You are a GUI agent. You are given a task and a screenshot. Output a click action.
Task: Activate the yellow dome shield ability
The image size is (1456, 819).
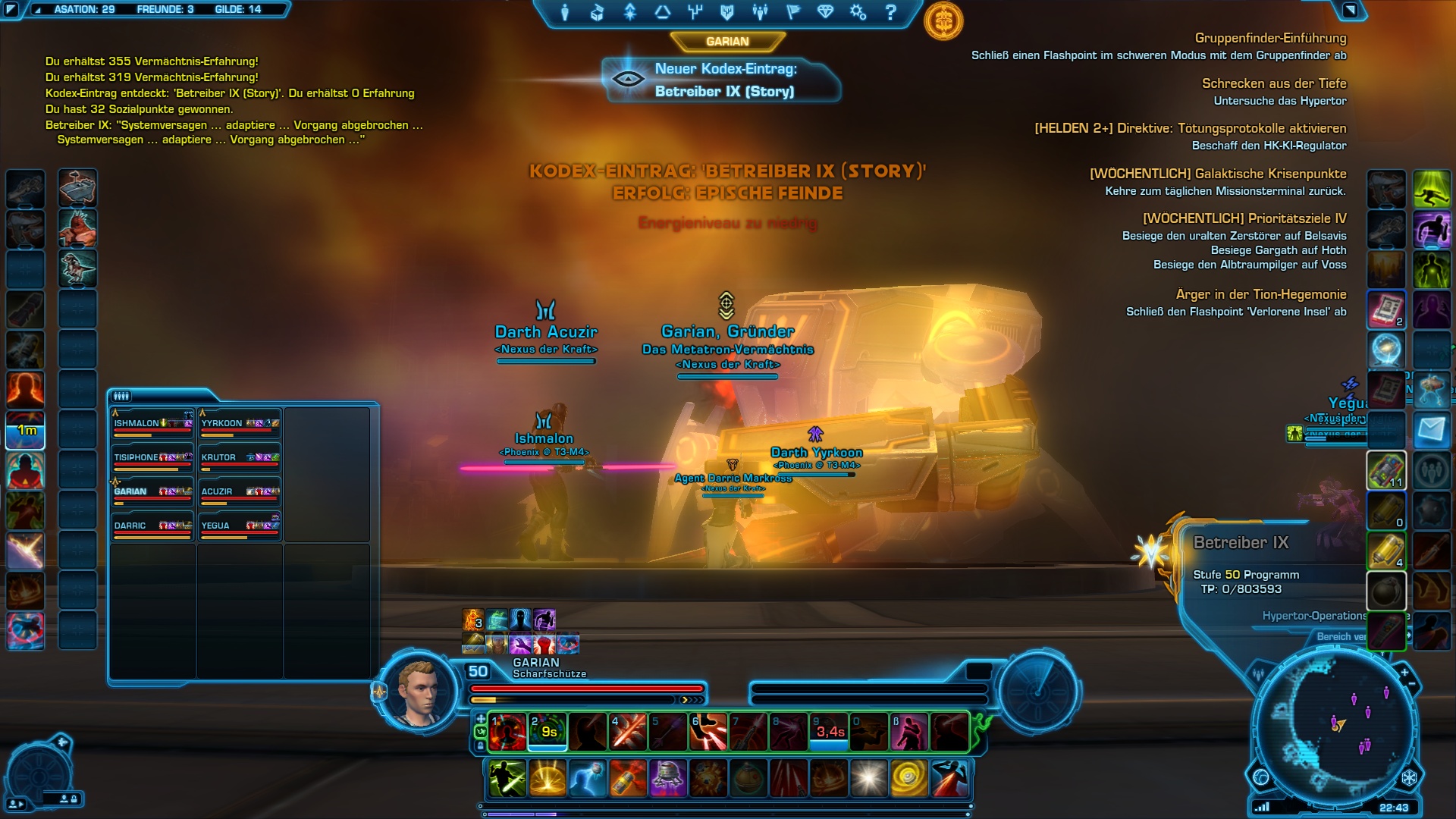coord(548,779)
